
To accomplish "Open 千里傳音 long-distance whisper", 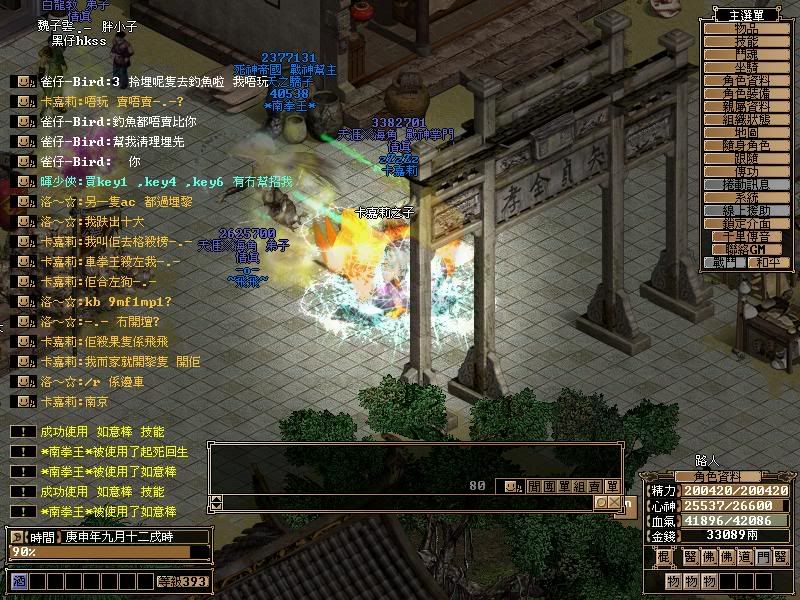I will (746, 237).
